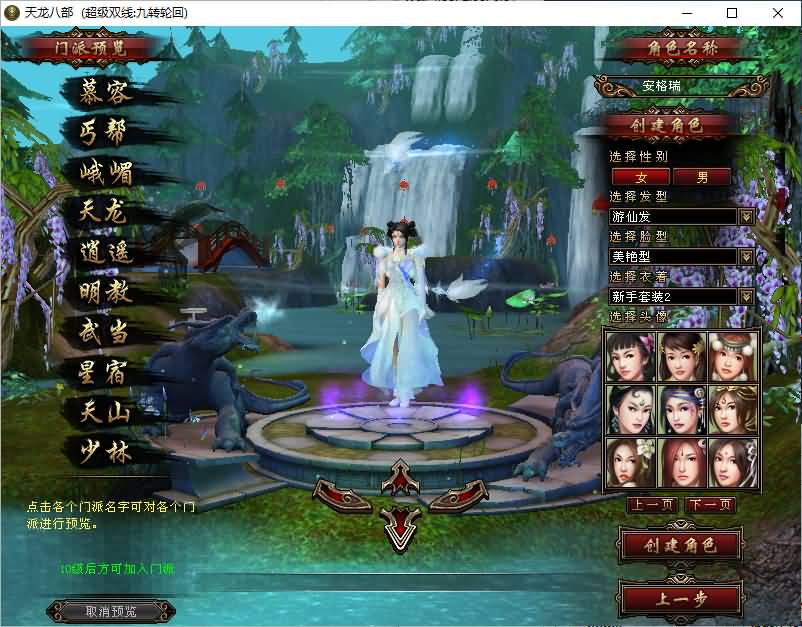Go to next portrait page 下一页
This screenshot has width=802, height=627.
pyautogui.click(x=710, y=505)
